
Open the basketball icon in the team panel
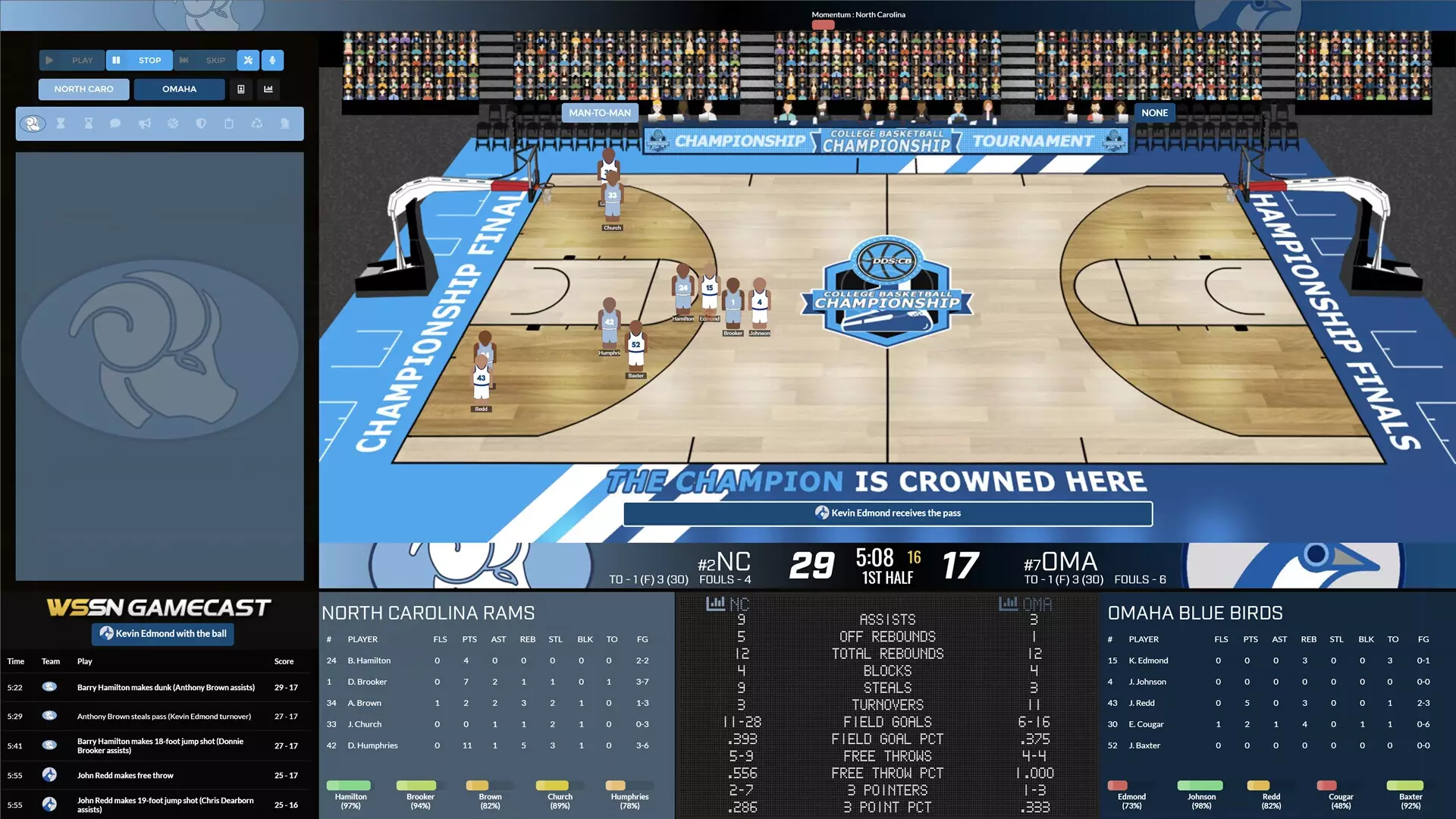173,124
